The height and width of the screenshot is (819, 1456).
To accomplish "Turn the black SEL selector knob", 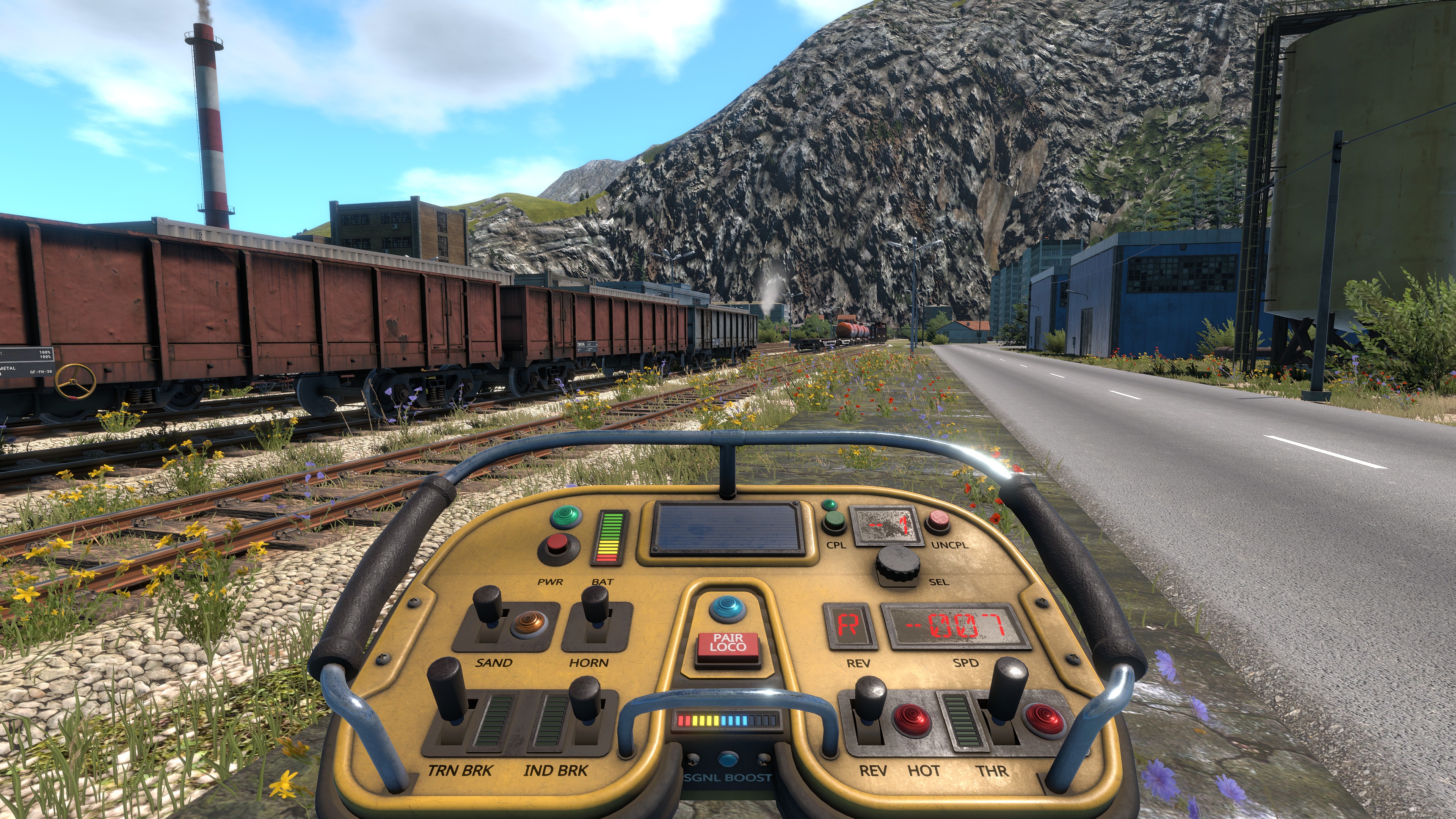I will pos(897,565).
